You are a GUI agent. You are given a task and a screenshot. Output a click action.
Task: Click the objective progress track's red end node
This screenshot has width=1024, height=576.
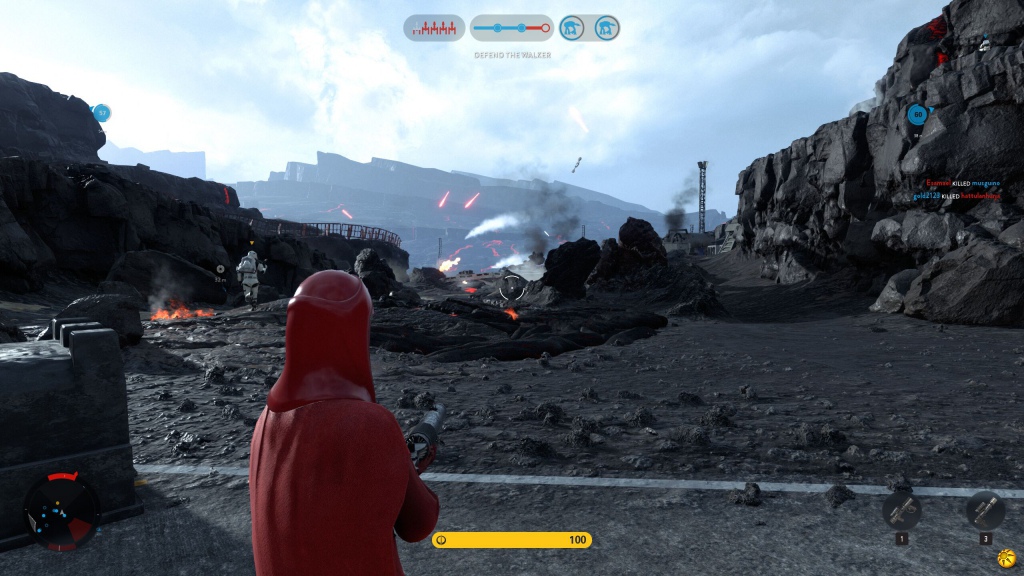click(x=547, y=28)
